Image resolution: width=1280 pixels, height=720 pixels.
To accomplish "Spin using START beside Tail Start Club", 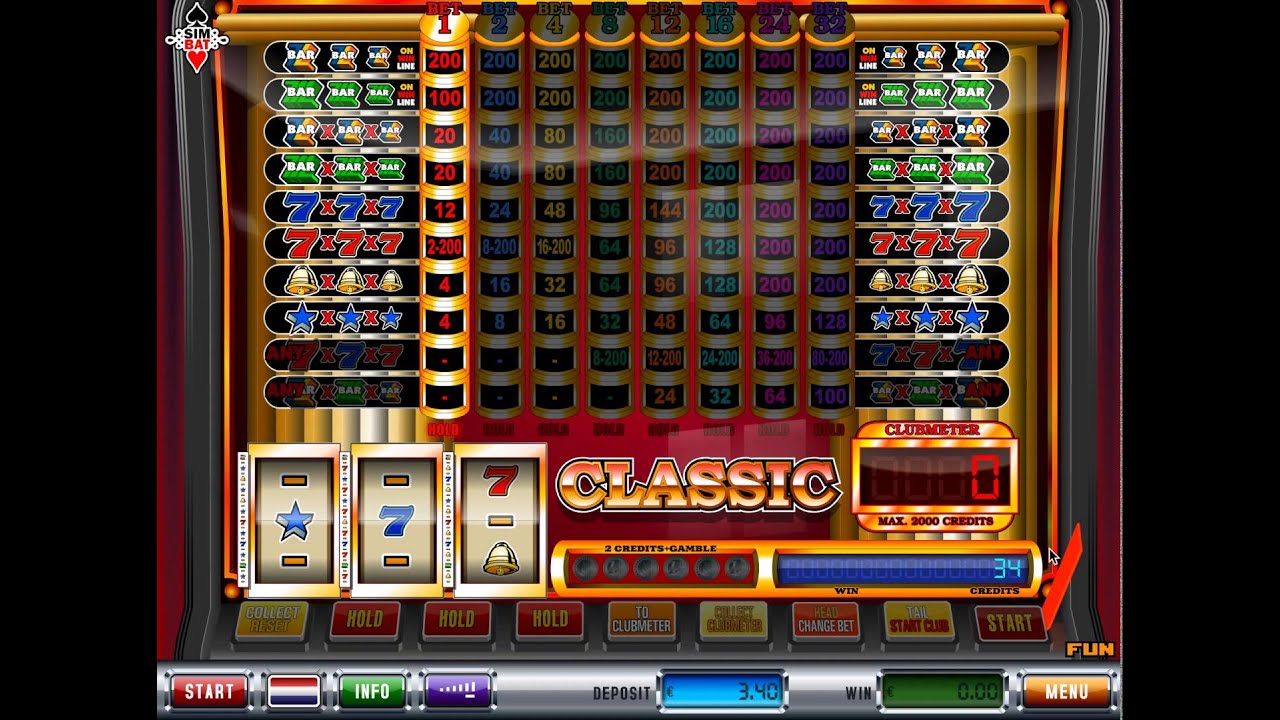I will [x=1009, y=622].
